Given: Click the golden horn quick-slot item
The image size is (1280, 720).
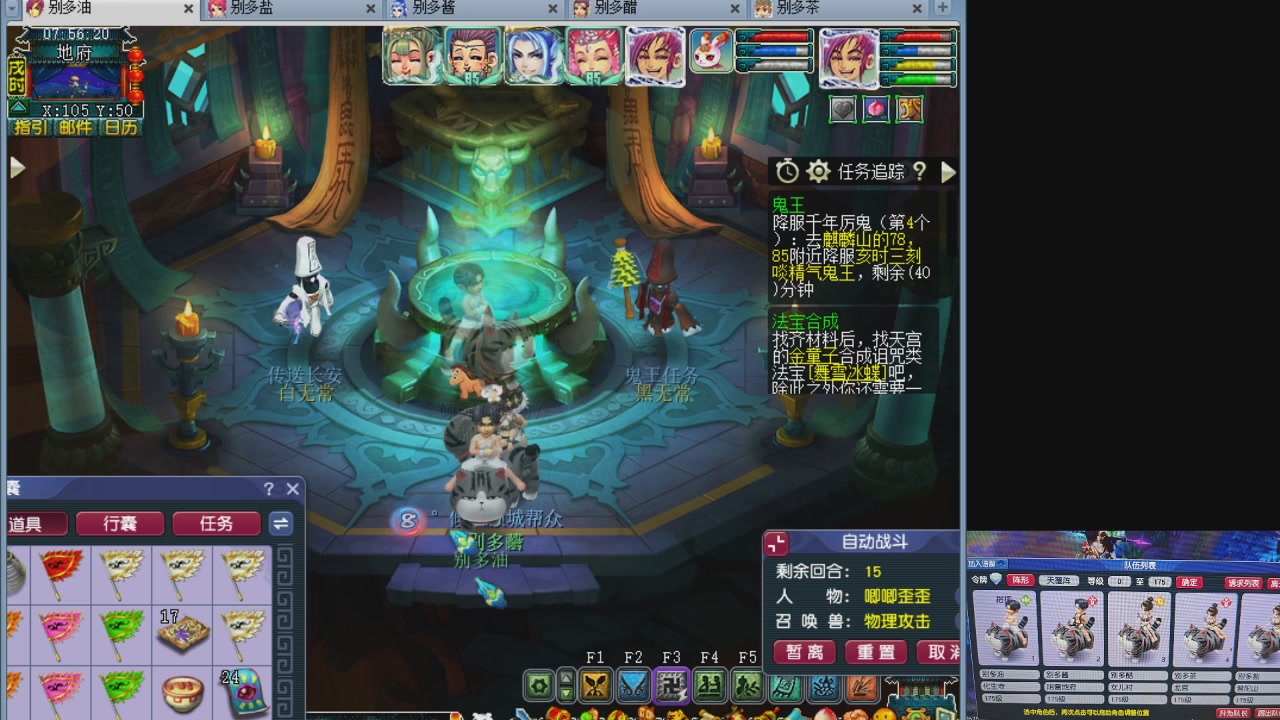Looking at the screenshot, I should coord(909,109).
